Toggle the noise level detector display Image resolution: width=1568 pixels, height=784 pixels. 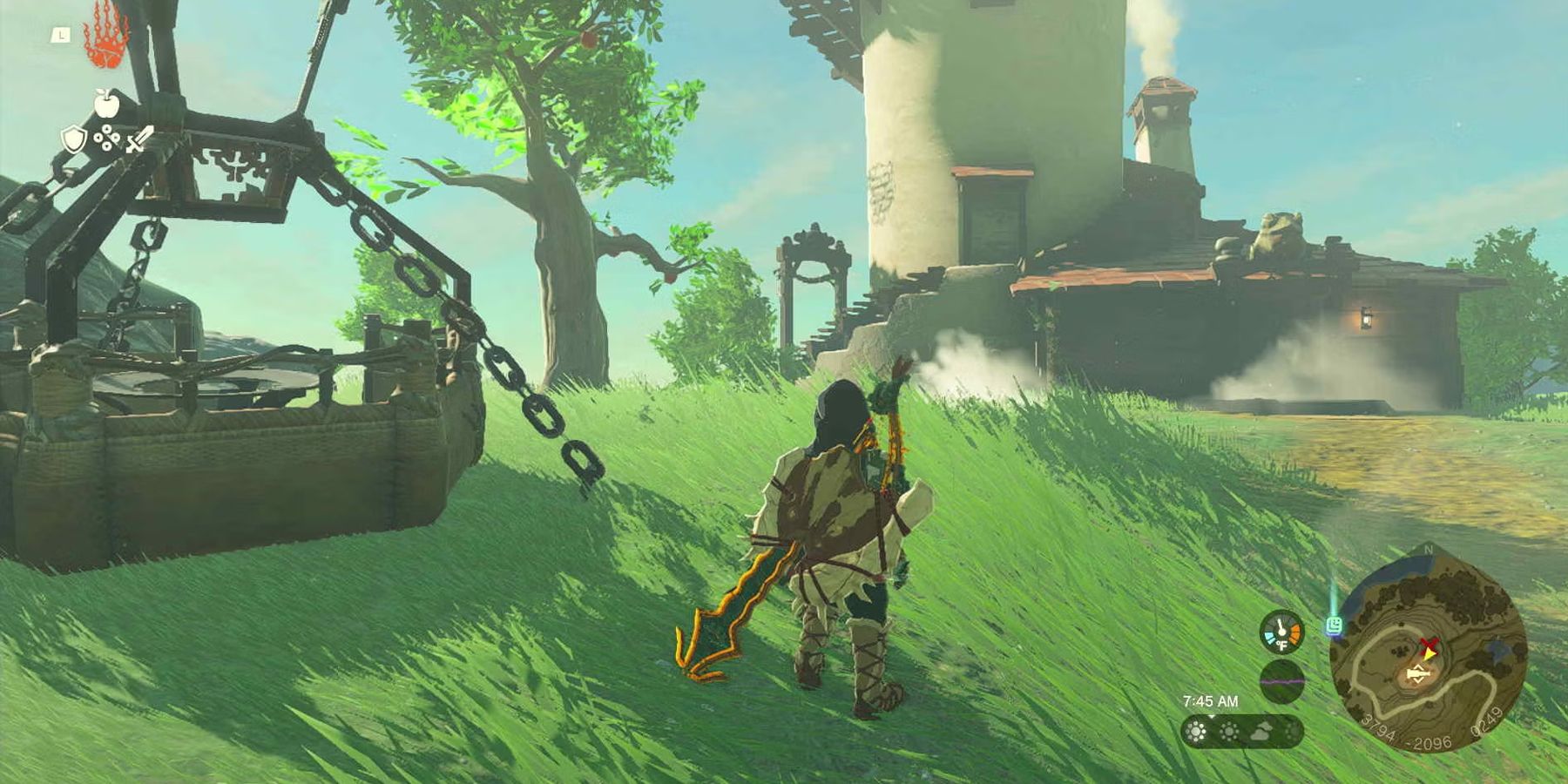click(x=1283, y=681)
